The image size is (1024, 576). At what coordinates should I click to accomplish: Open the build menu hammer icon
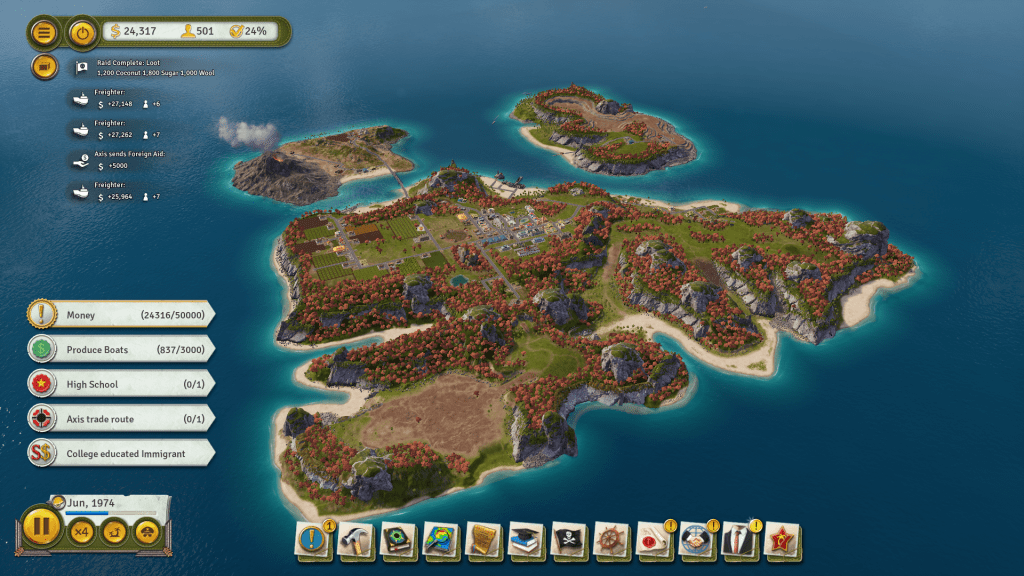pos(355,540)
